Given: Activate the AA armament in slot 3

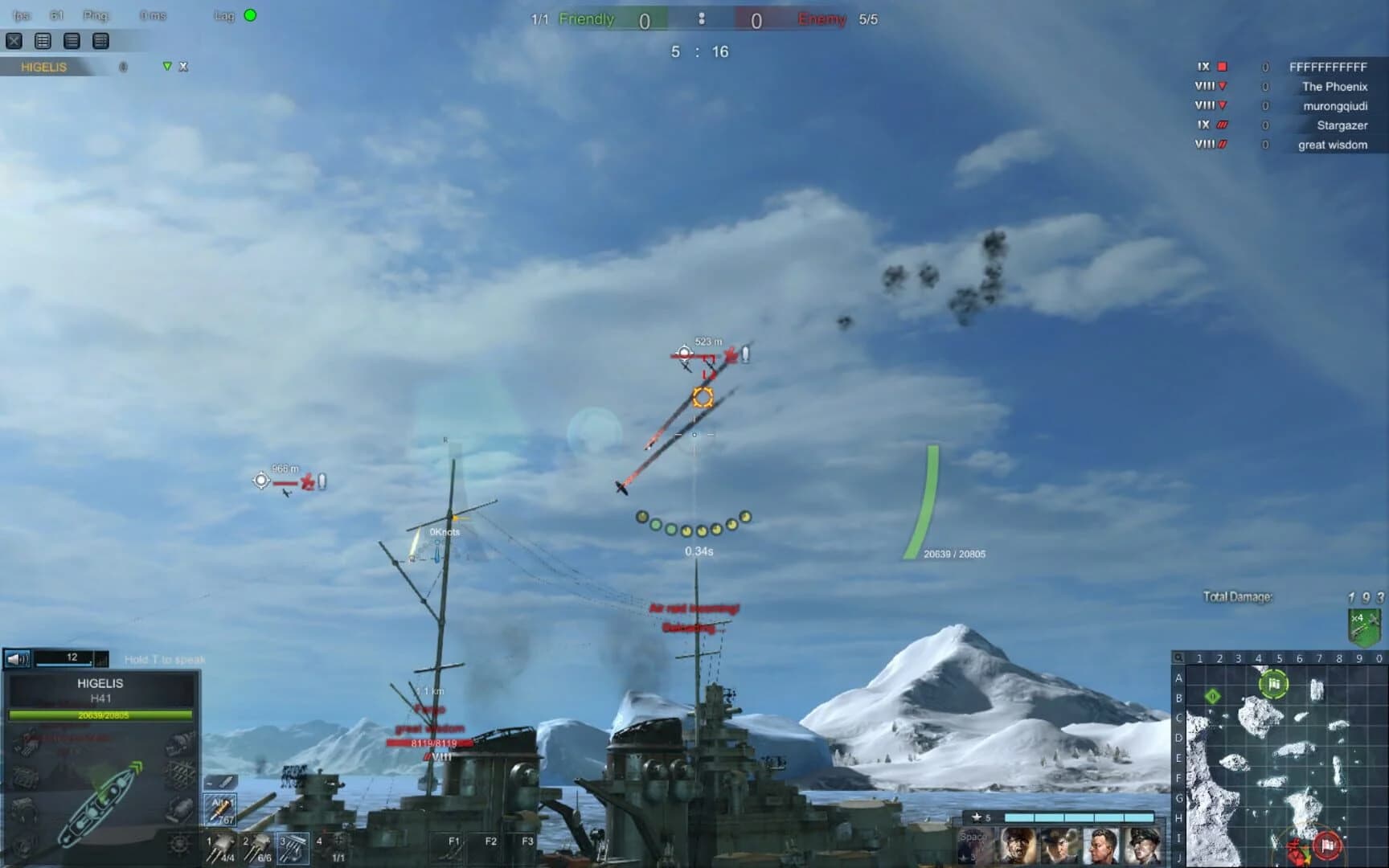Looking at the screenshot, I should tap(293, 848).
